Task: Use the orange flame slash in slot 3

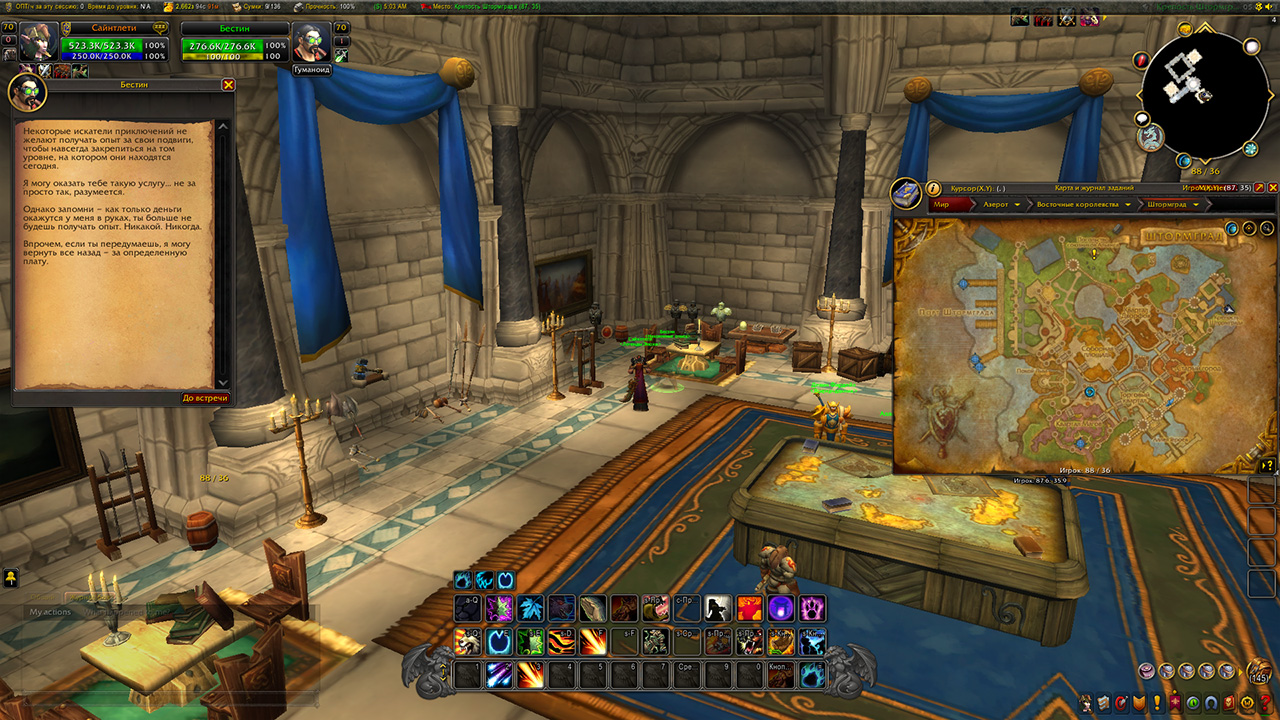Action: (530, 676)
